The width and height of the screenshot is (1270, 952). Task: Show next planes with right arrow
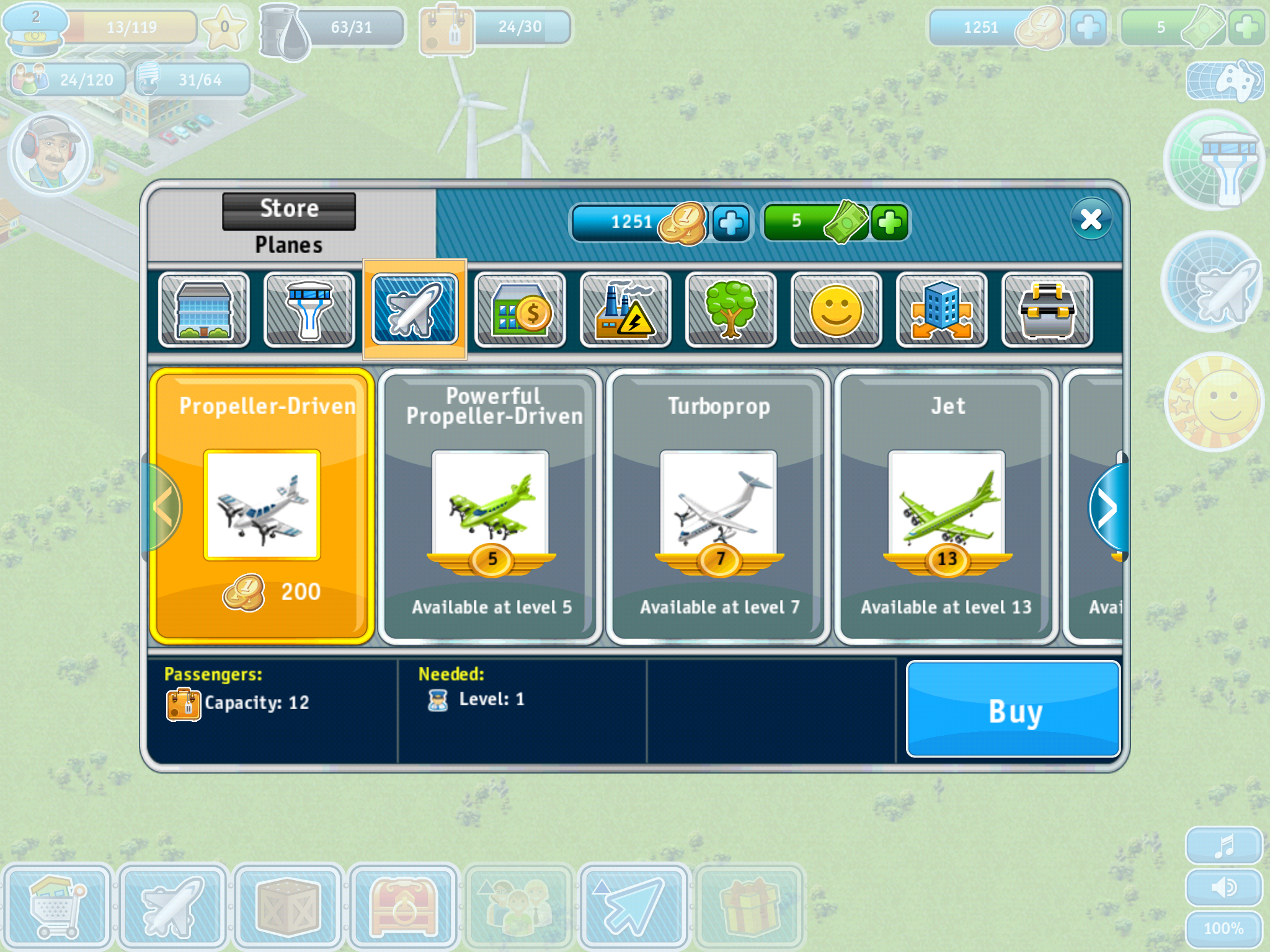pyautogui.click(x=1108, y=507)
